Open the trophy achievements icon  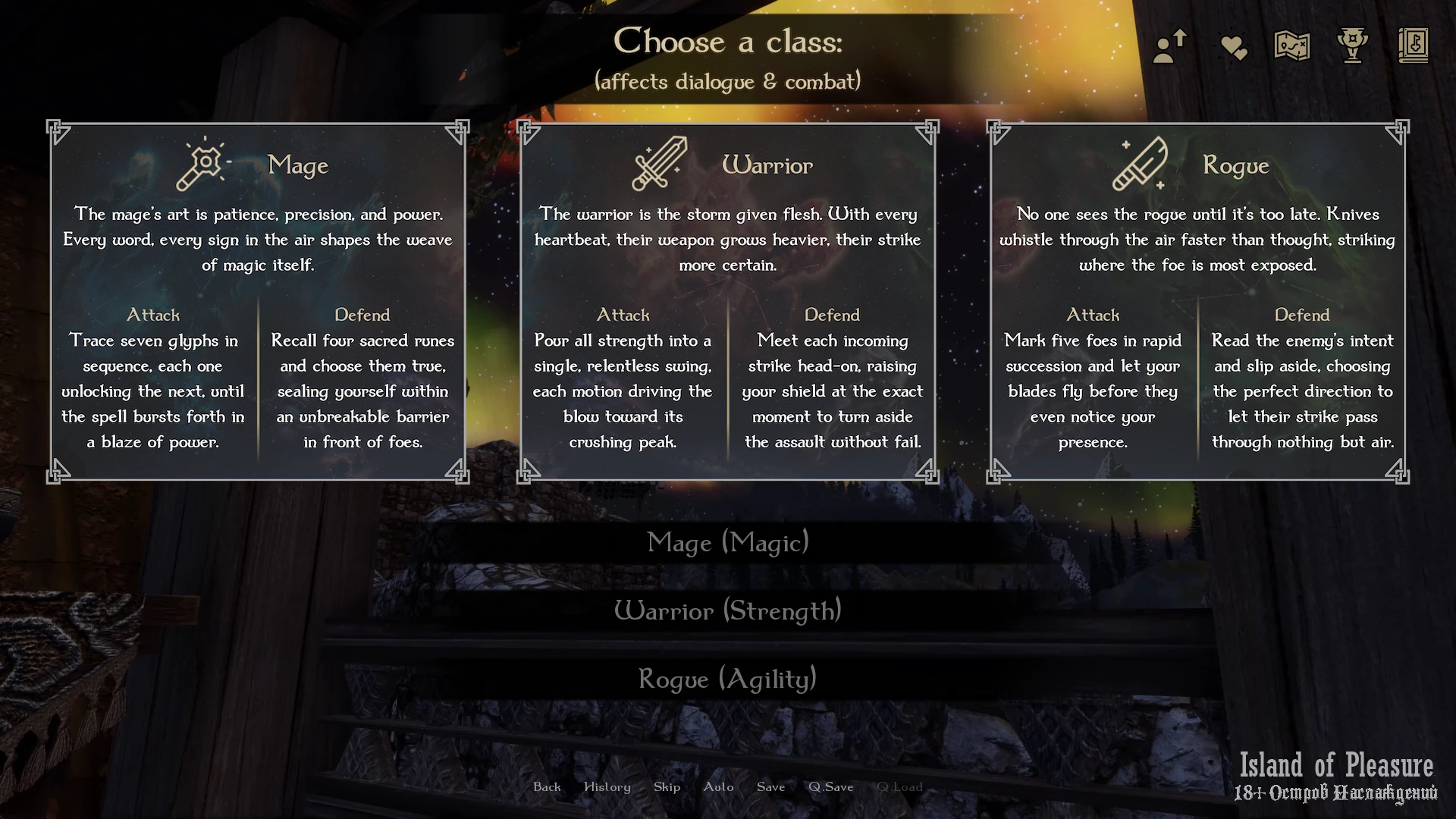1352,45
